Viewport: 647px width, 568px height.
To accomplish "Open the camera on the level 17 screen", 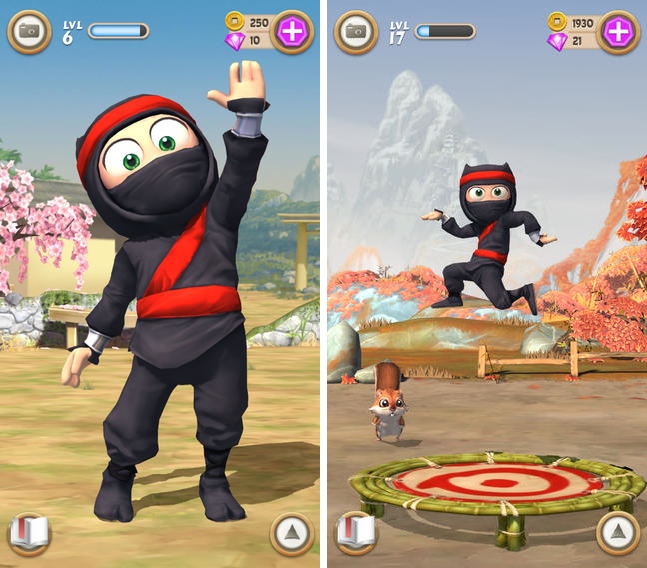I will click(x=355, y=32).
